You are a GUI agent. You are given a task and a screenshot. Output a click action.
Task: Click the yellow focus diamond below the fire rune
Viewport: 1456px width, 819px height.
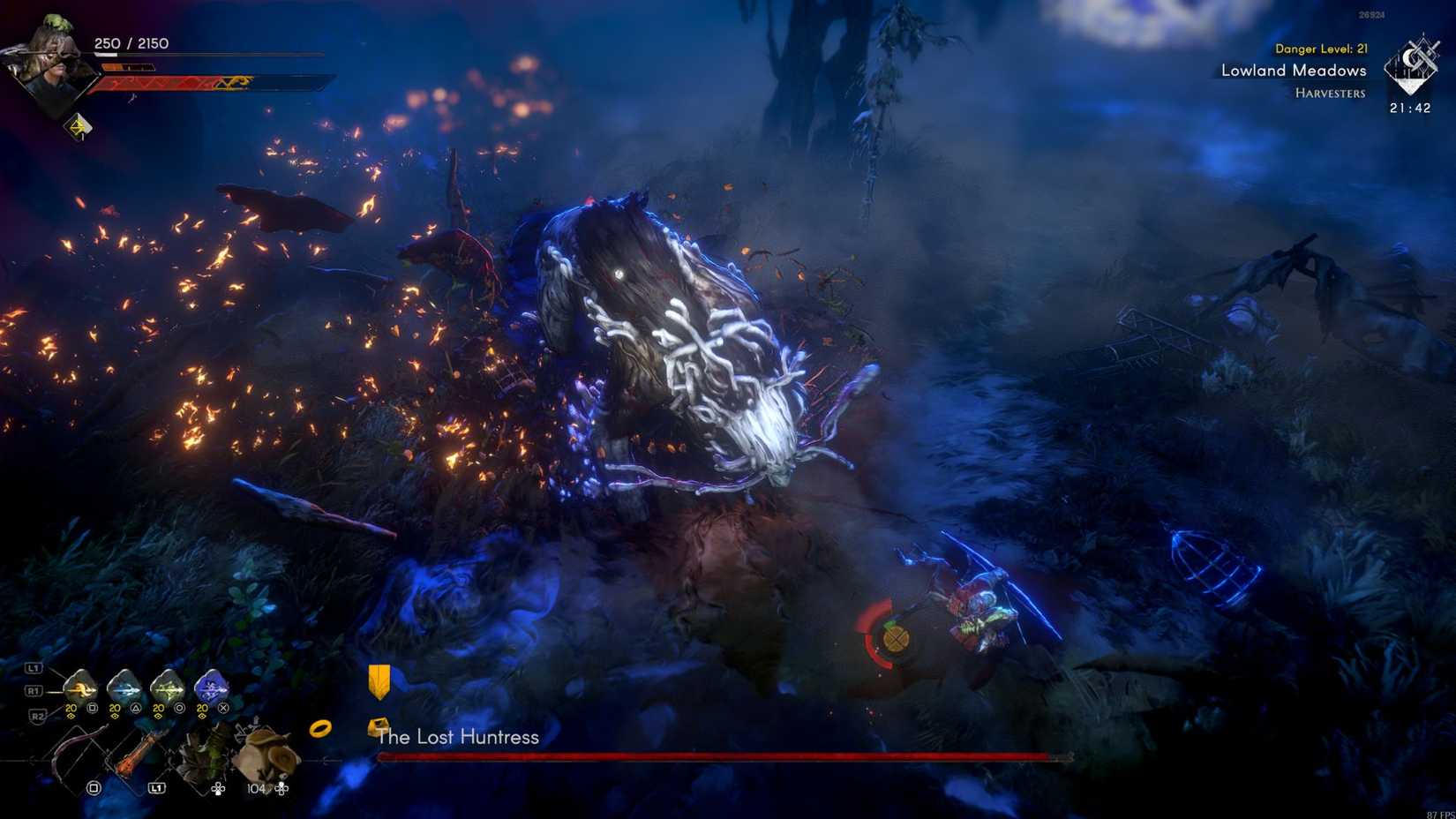pyautogui.click(x=72, y=717)
